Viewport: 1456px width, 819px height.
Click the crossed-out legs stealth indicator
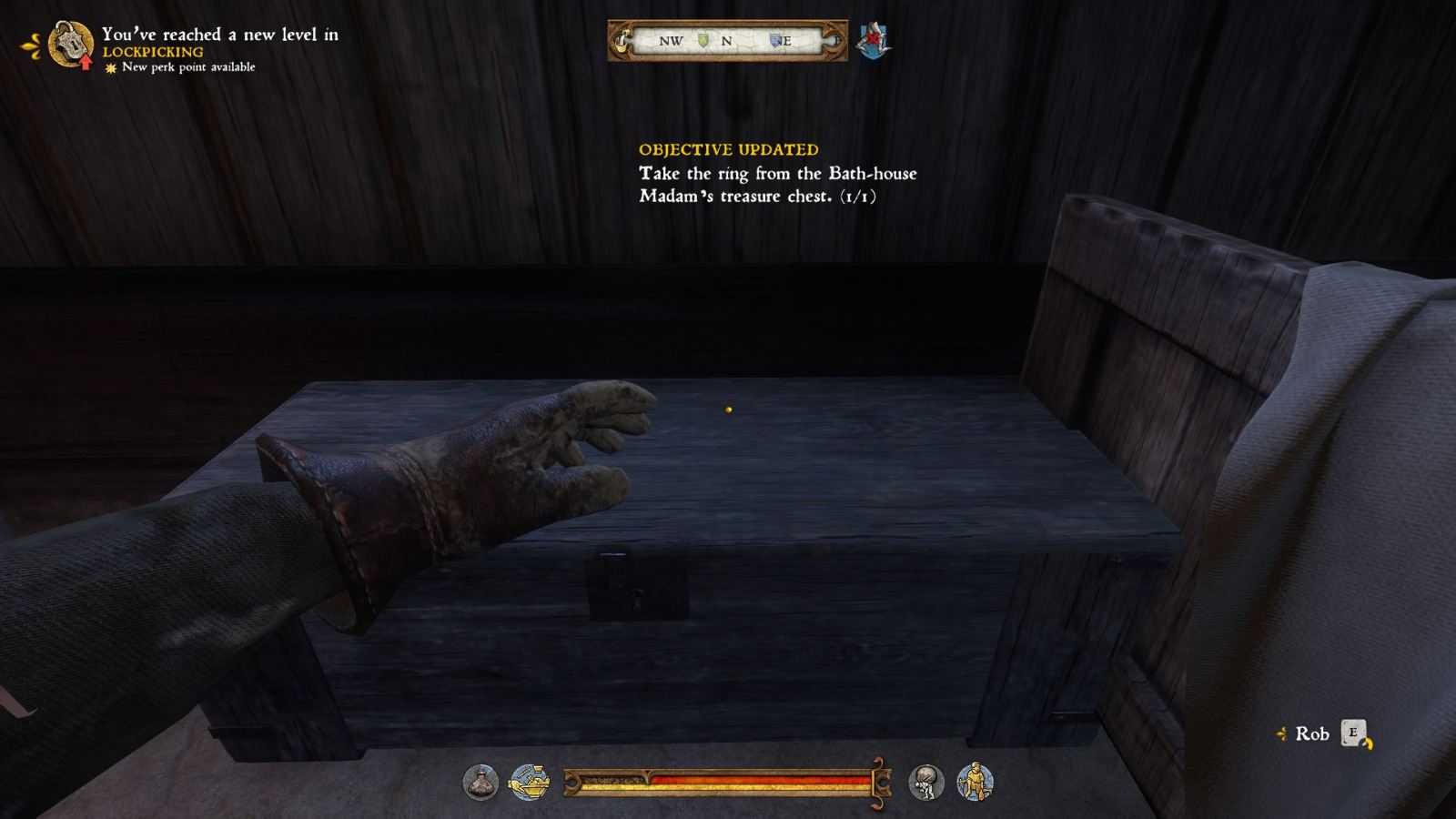click(x=872, y=41)
